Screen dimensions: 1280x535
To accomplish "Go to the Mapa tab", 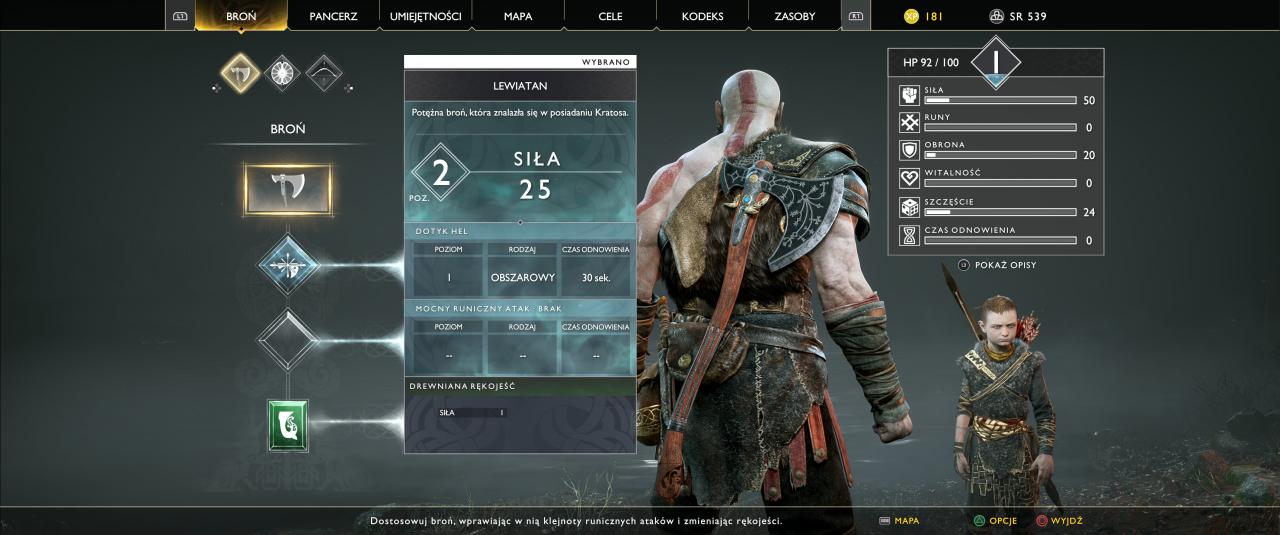I will click(x=518, y=16).
